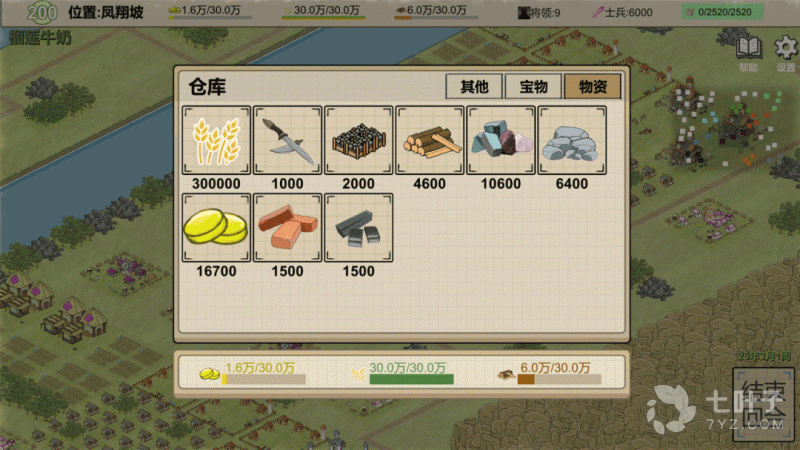Click the level 200 badge
This screenshot has height=450, width=800.
[x=42, y=12]
